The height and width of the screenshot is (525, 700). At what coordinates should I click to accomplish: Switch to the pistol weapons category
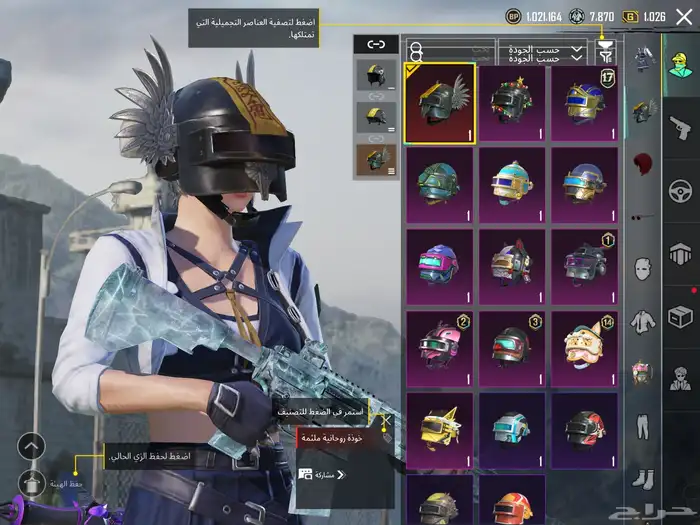[680, 127]
